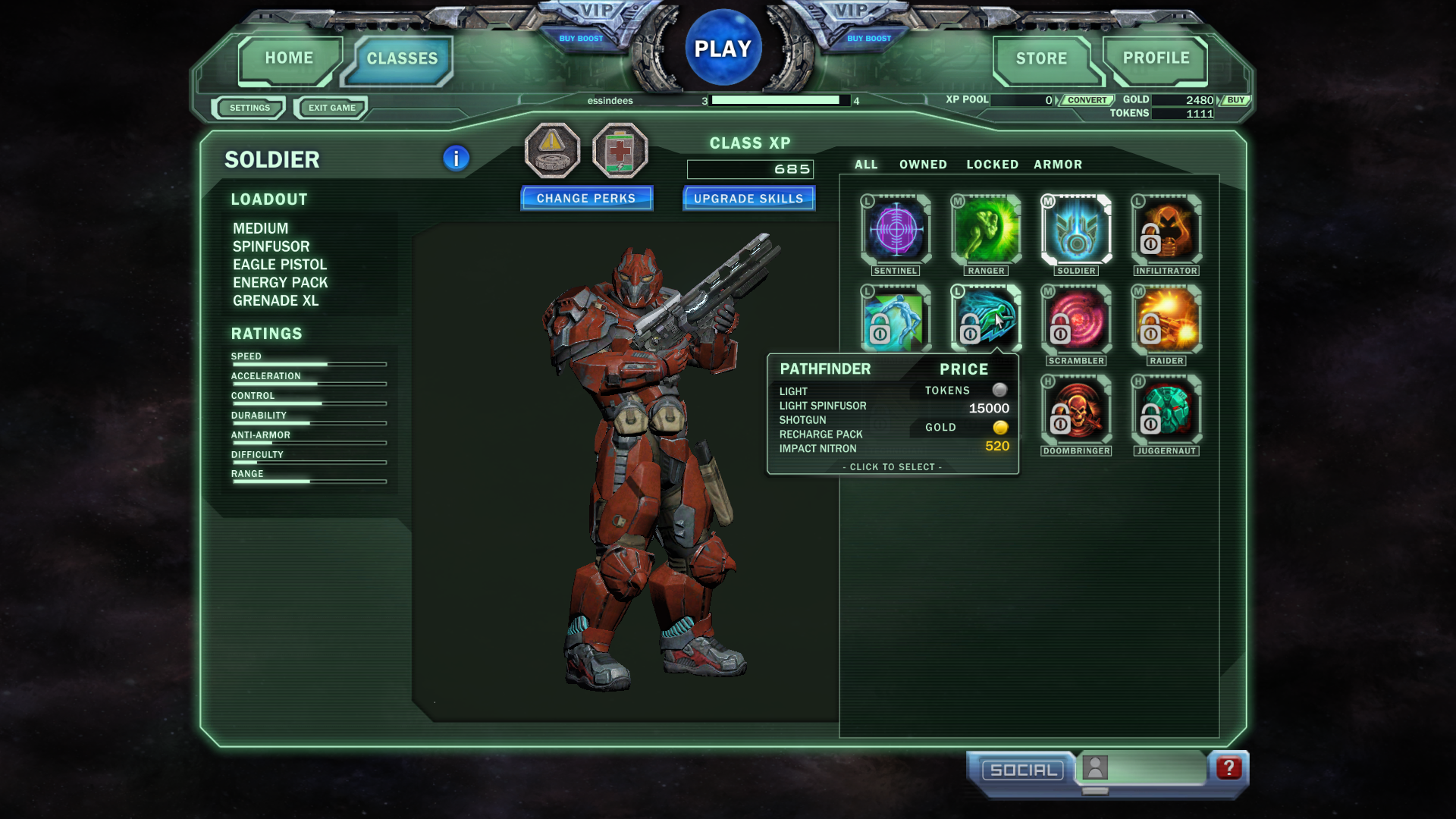Switch to the OWNED classes filter
This screenshot has width=1456, height=819.
click(923, 165)
